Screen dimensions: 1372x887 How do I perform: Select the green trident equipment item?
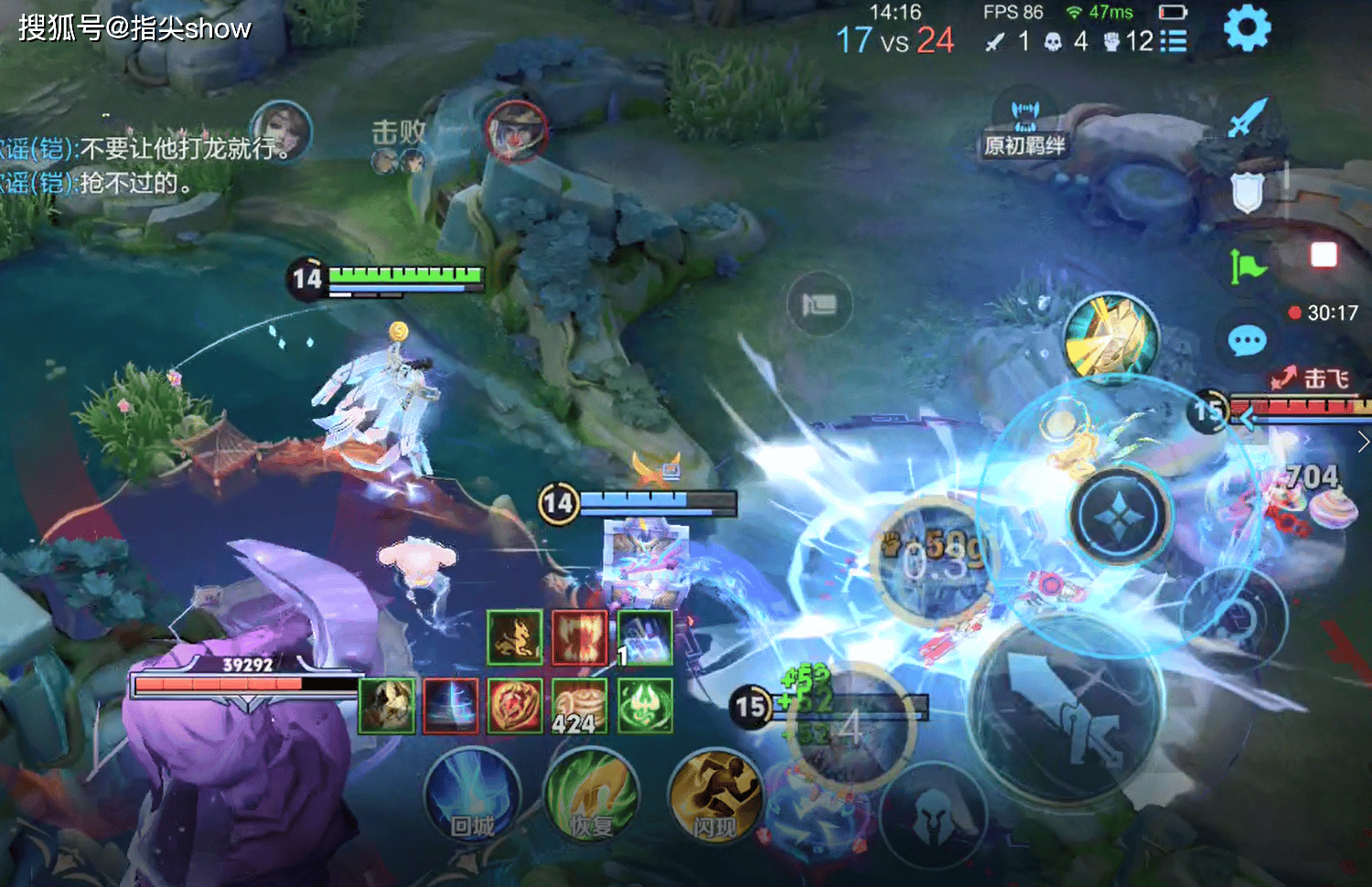(645, 706)
